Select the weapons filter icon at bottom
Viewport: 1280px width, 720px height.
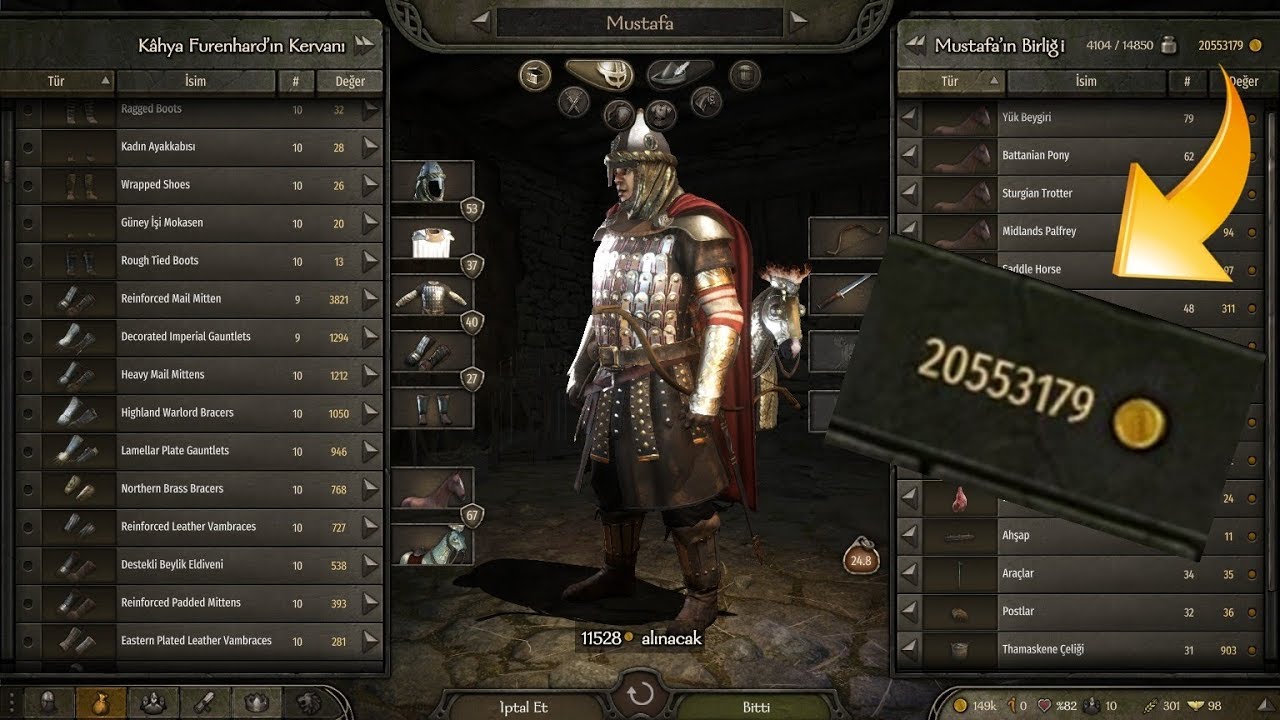pyautogui.click(x=206, y=703)
